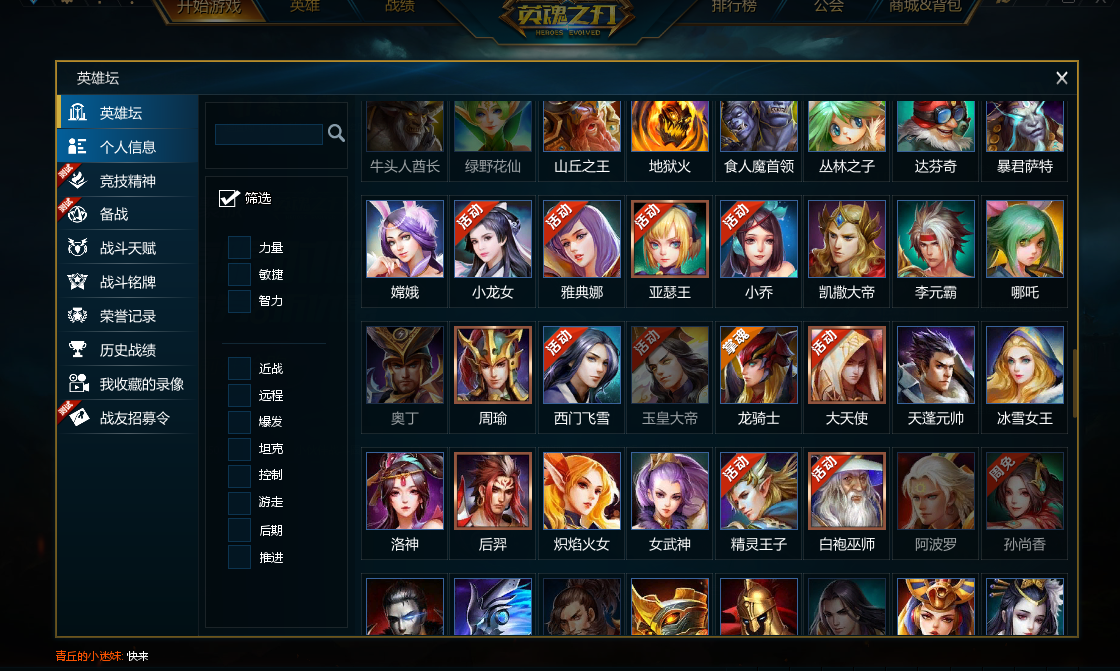Click the hero search text box
Viewport: 1120px width, 671px height.
[x=268, y=134]
